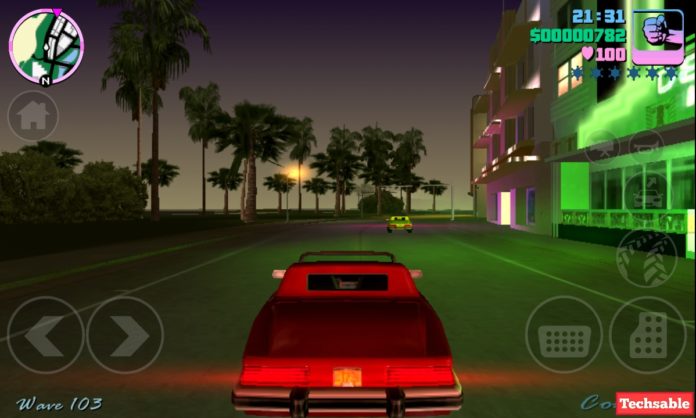
Task: Tap the tall accelerator pedal button
Action: (x=648, y=335)
